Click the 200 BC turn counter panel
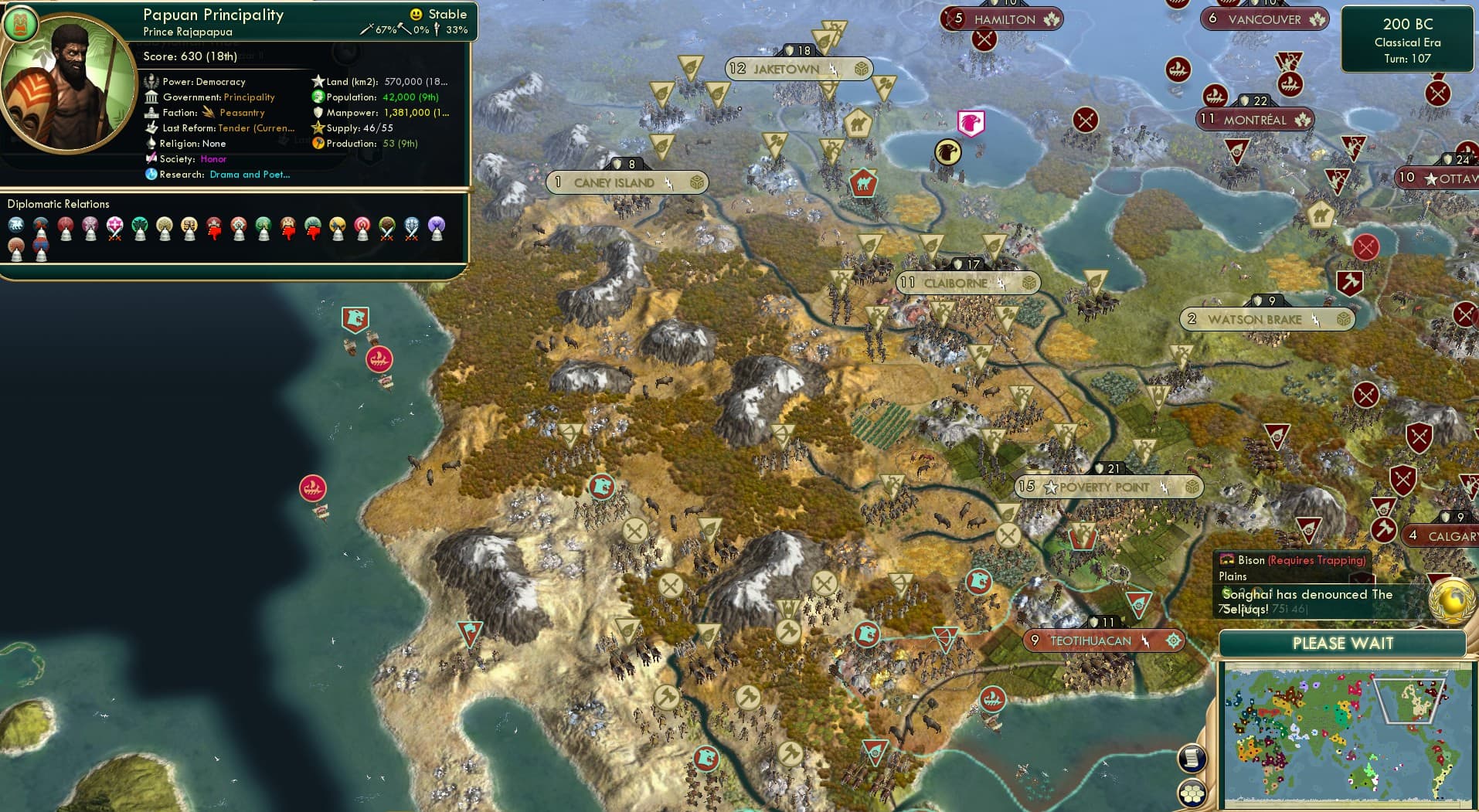The height and width of the screenshot is (812, 1479). 1407,37
